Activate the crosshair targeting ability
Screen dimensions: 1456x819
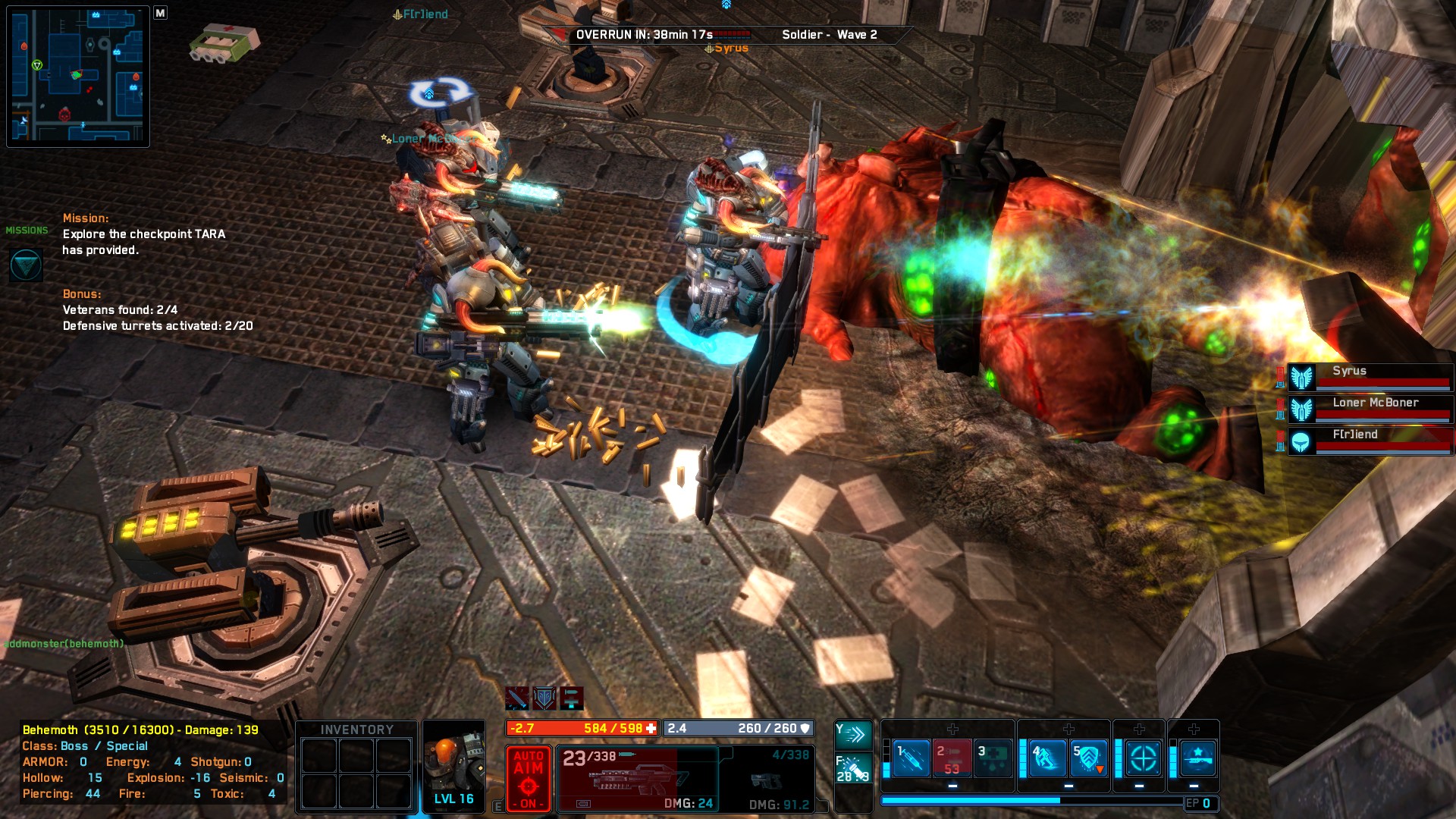coord(1143,758)
